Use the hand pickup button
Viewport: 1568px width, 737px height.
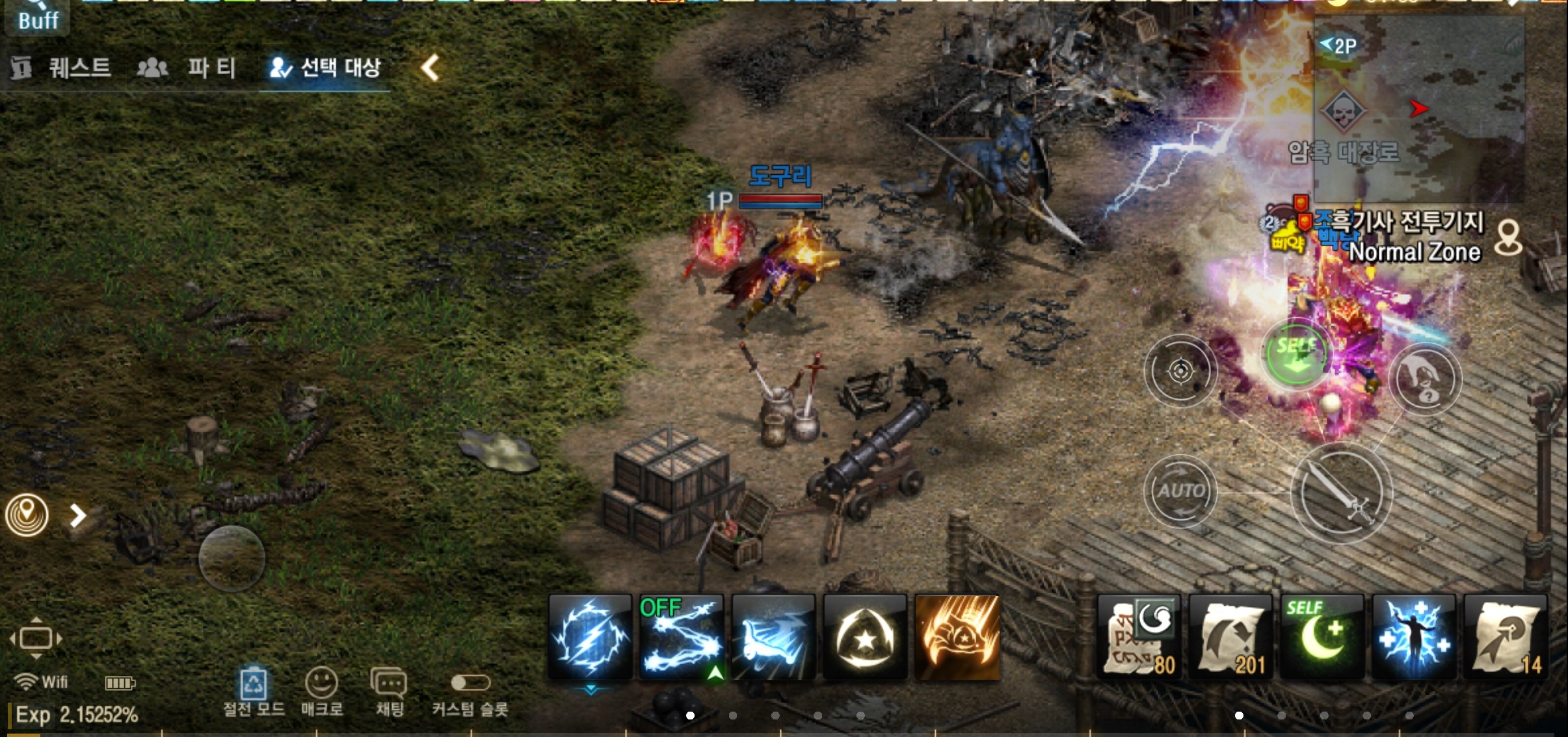pos(1425,379)
